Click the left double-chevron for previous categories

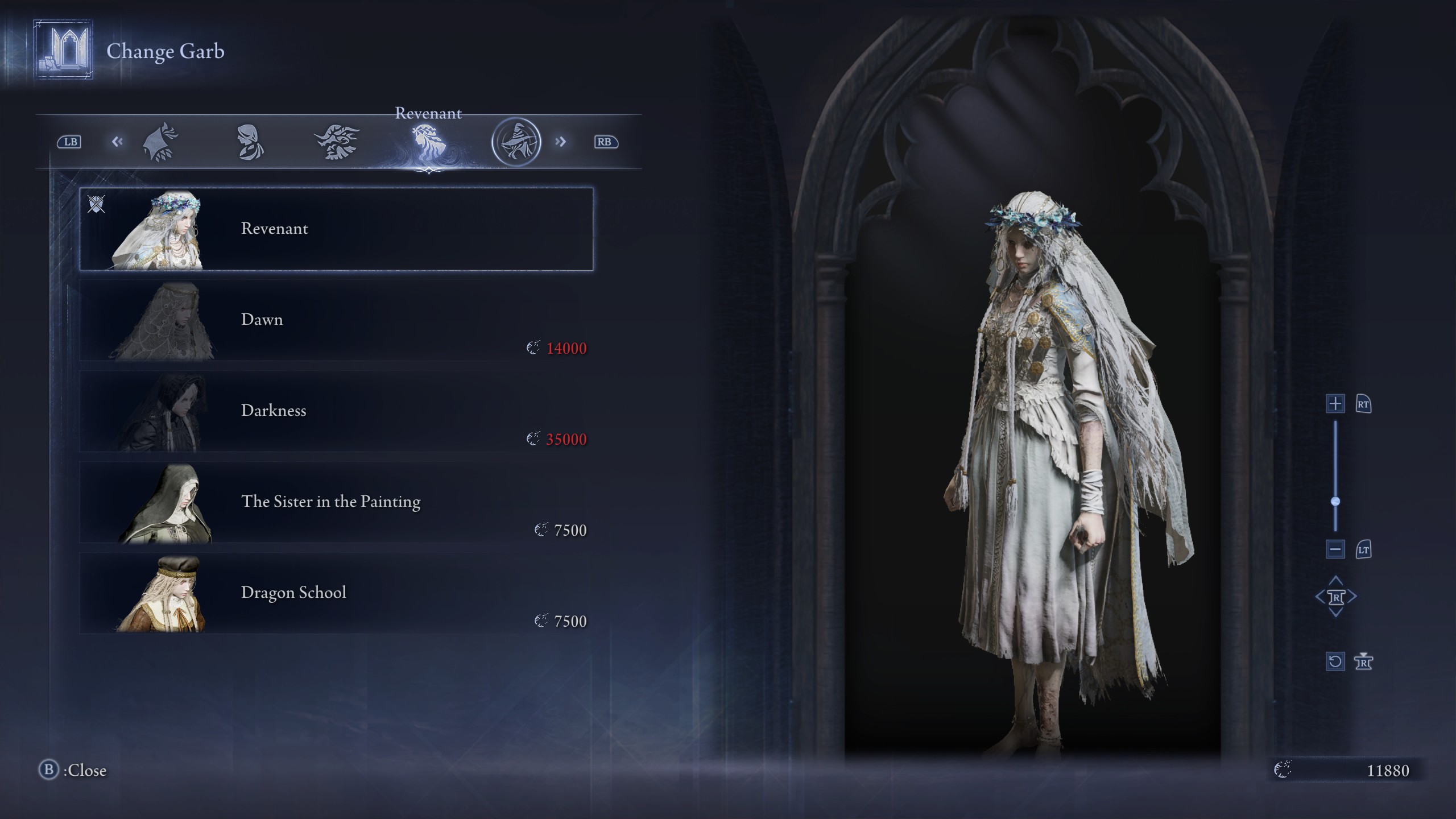(118, 140)
